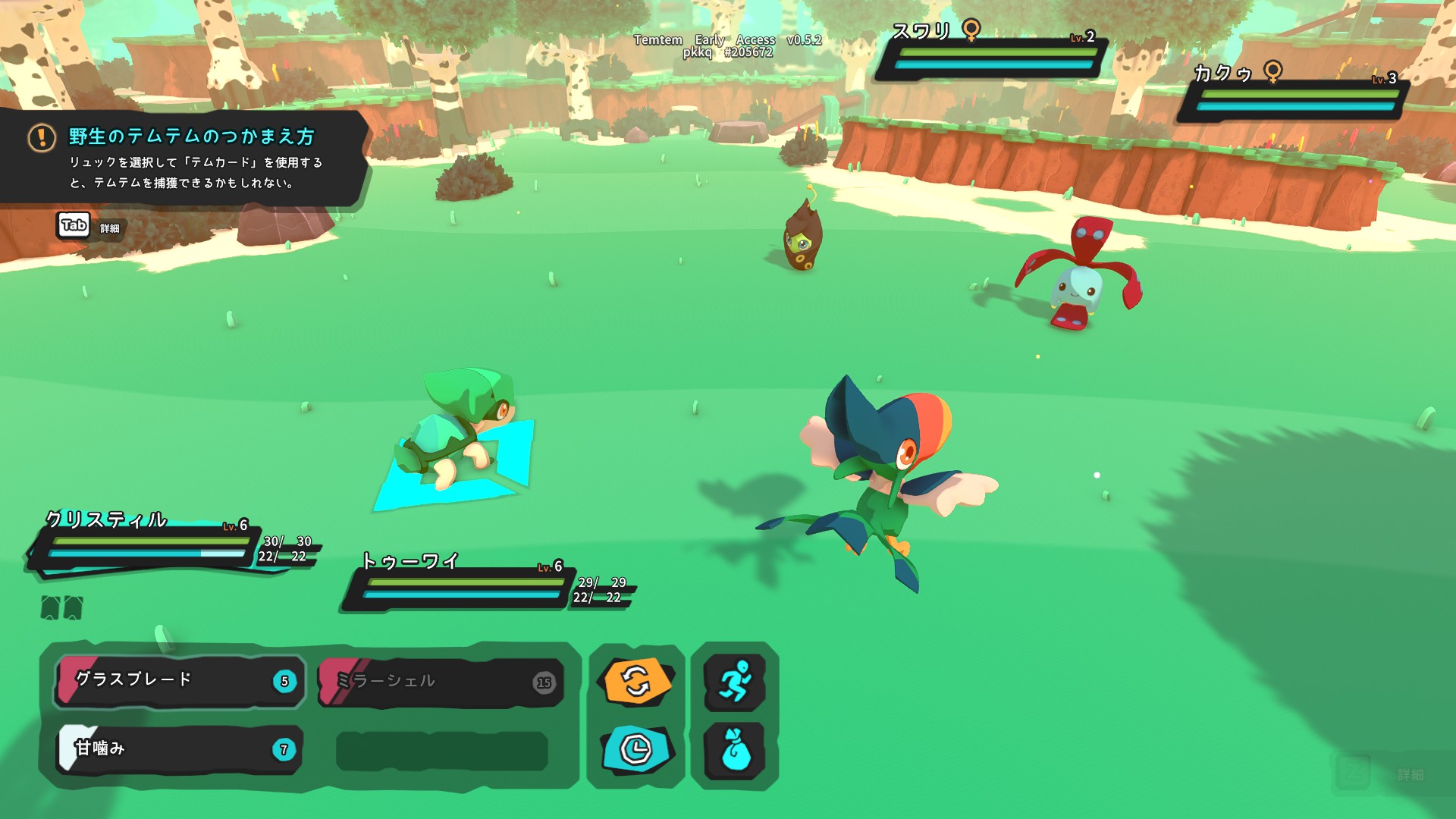Open the swap Temtem menu
The image size is (1456, 819).
tap(637, 681)
